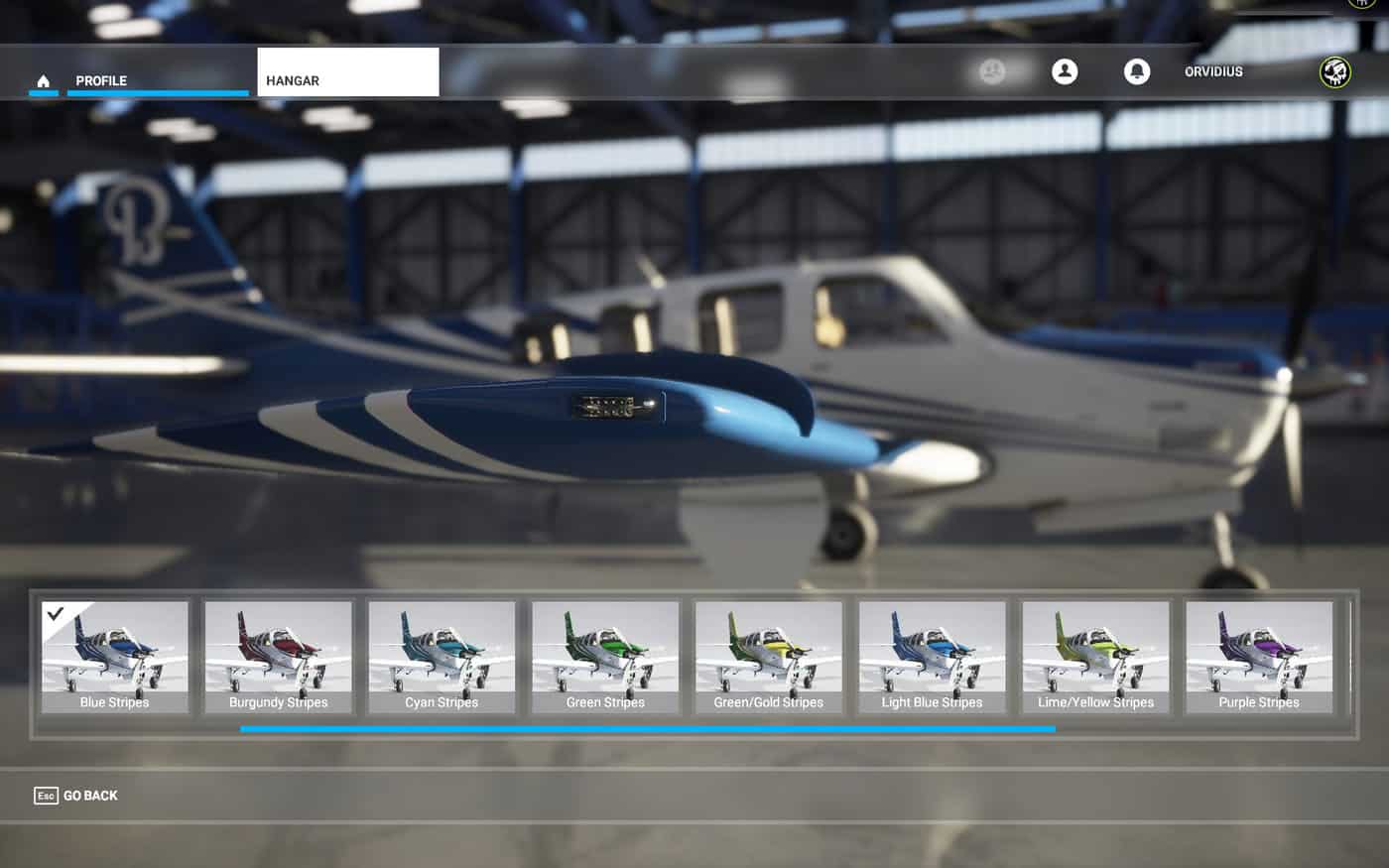This screenshot has width=1389, height=868.
Task: Go back to the previous screen
Action: 76,796
